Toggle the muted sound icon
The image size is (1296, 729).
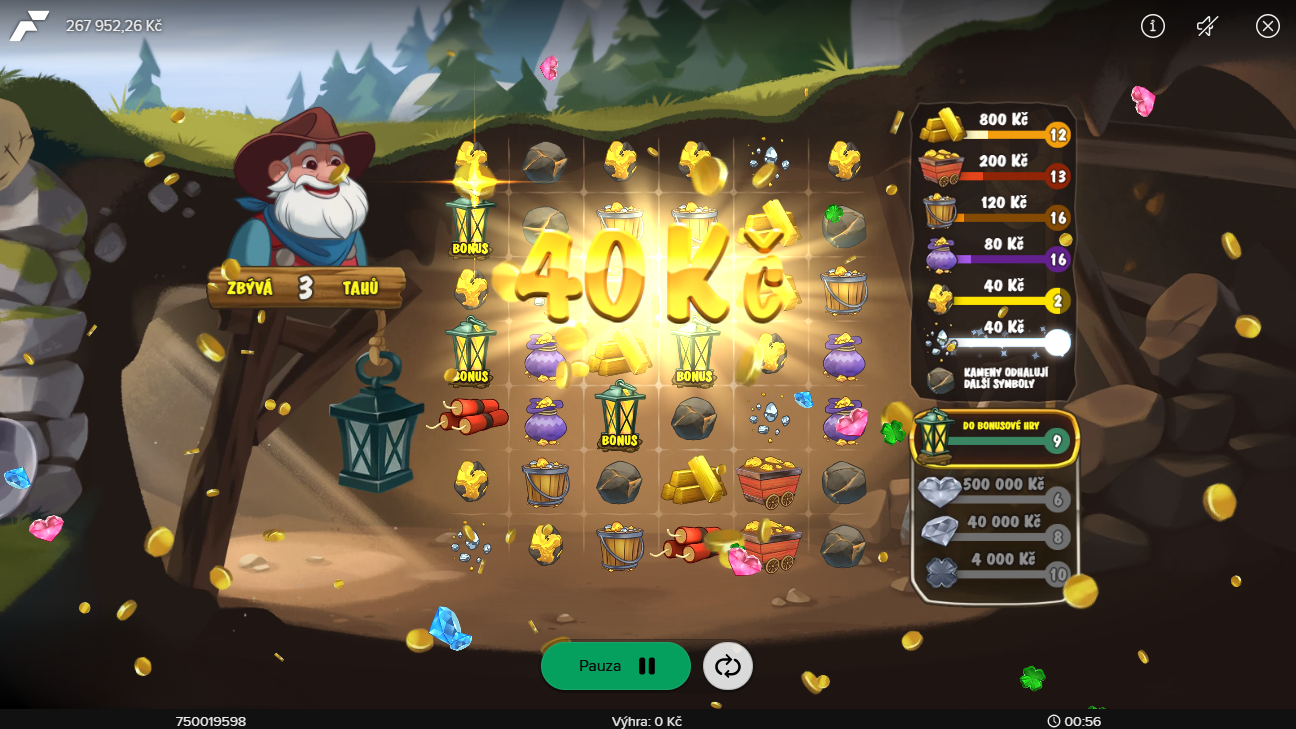[x=1208, y=26]
